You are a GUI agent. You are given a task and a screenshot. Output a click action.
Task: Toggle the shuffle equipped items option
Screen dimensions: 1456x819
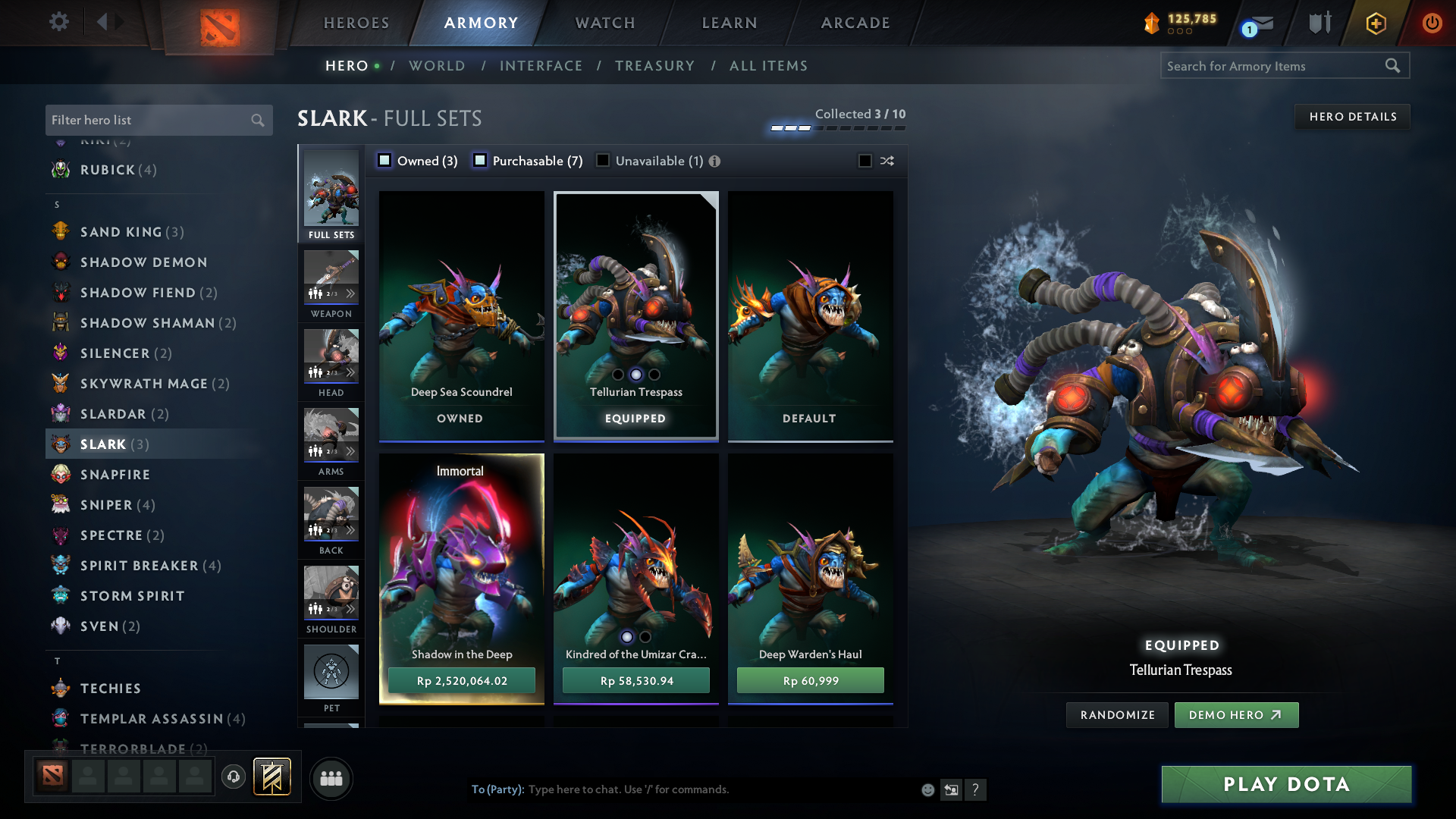(886, 161)
